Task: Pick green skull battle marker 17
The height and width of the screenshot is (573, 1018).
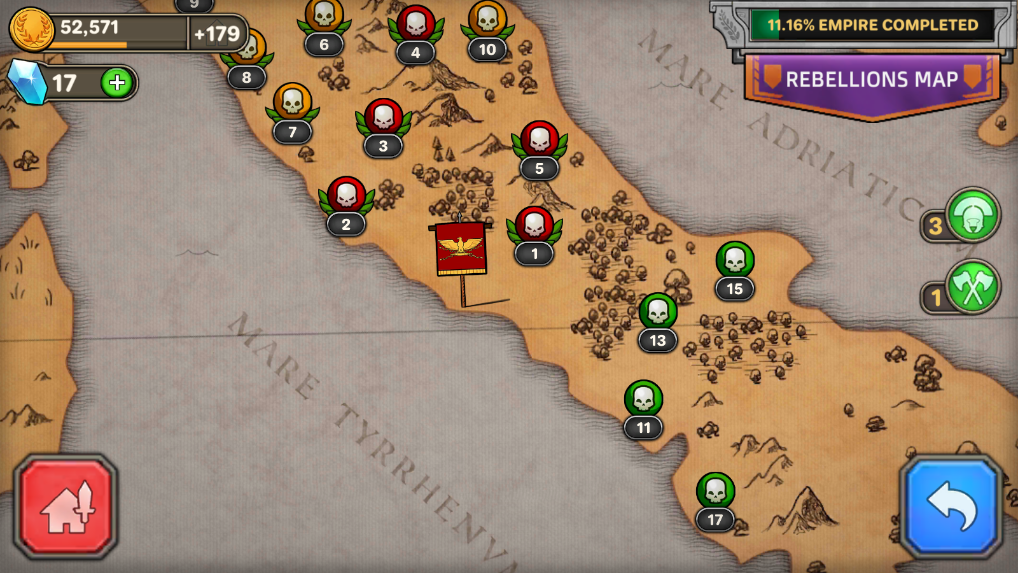Action: (715, 491)
